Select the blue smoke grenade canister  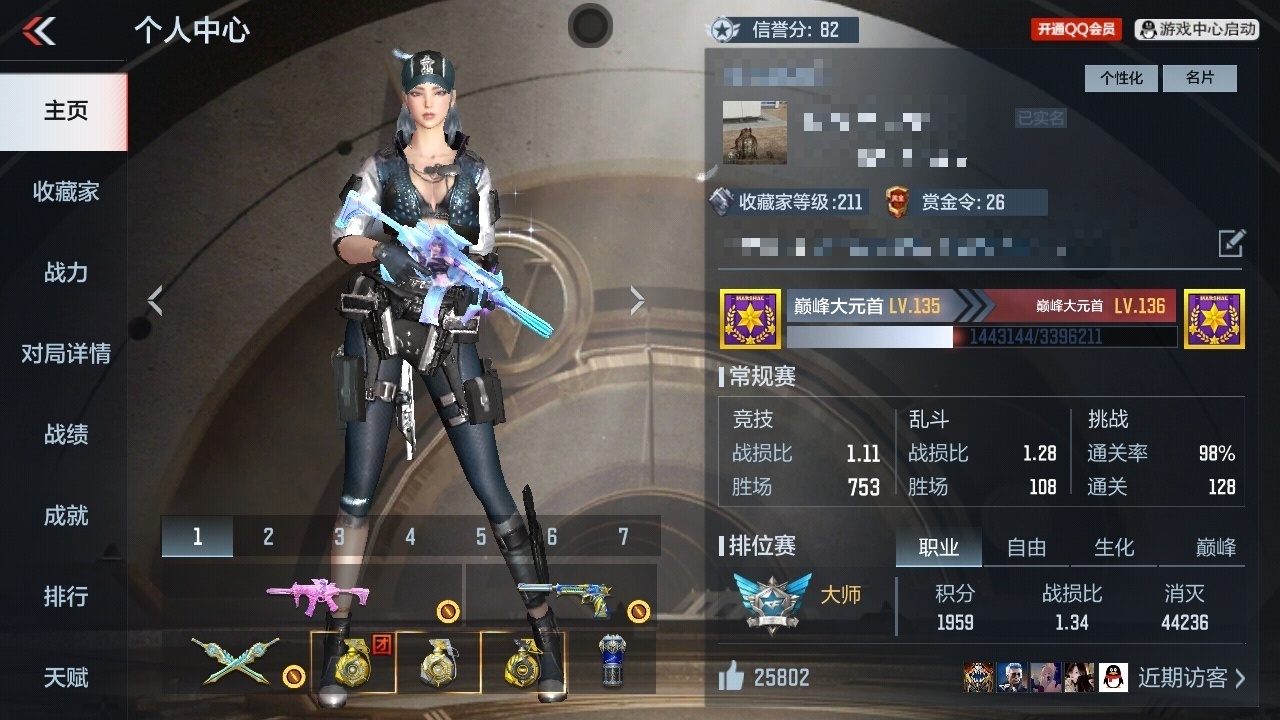pos(612,662)
